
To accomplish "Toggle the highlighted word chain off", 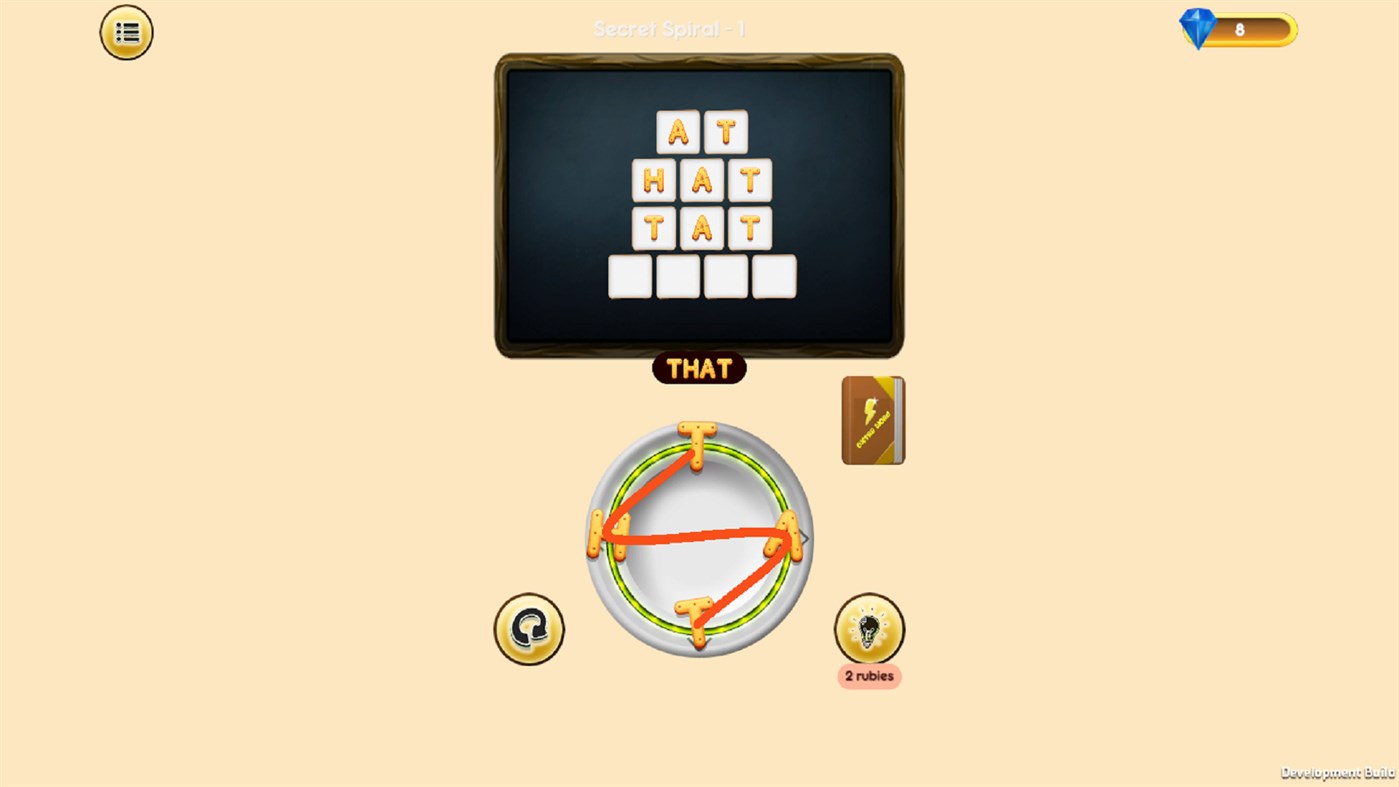I will tap(698, 369).
